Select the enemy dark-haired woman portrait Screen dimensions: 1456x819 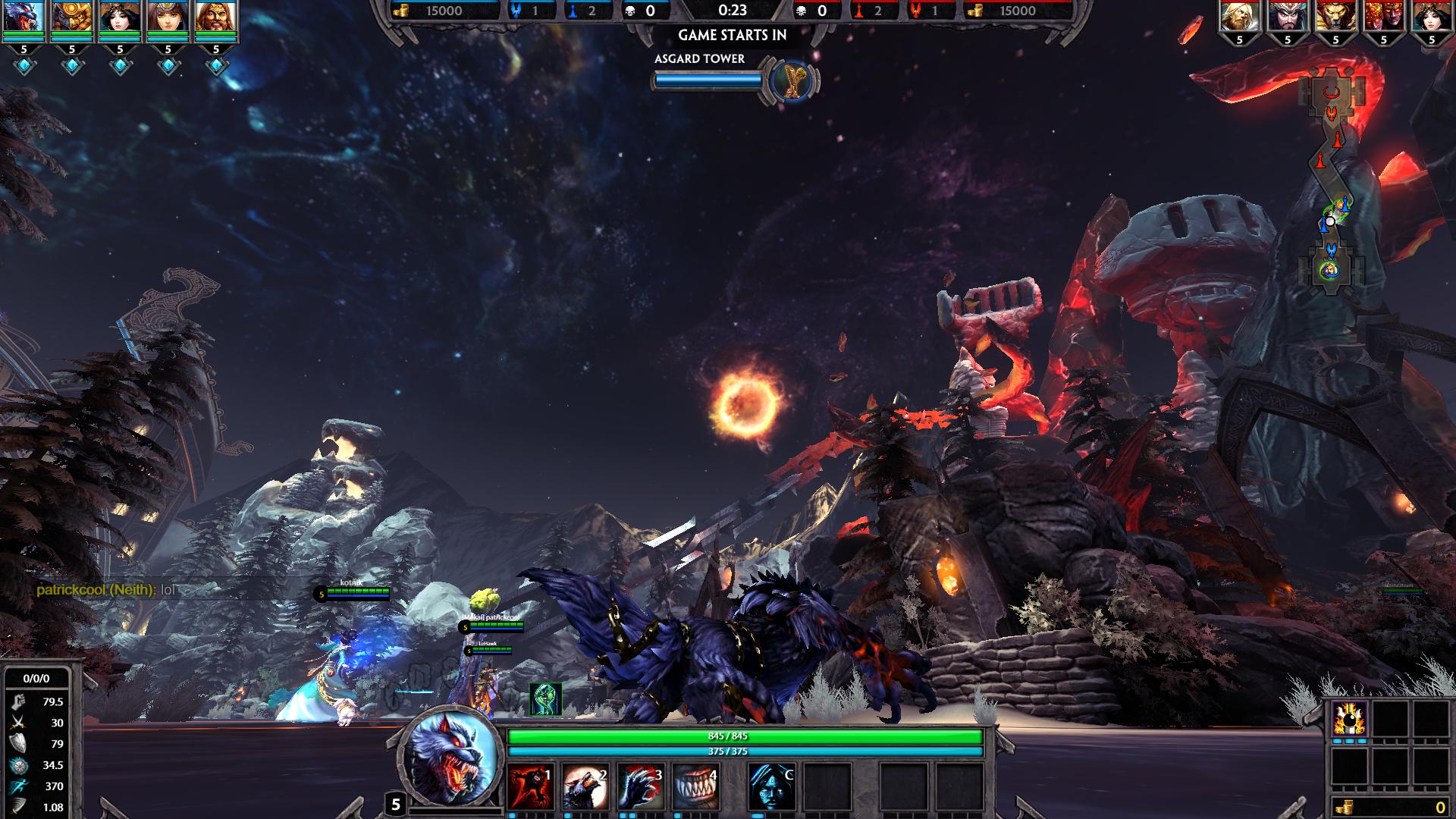point(1432,17)
